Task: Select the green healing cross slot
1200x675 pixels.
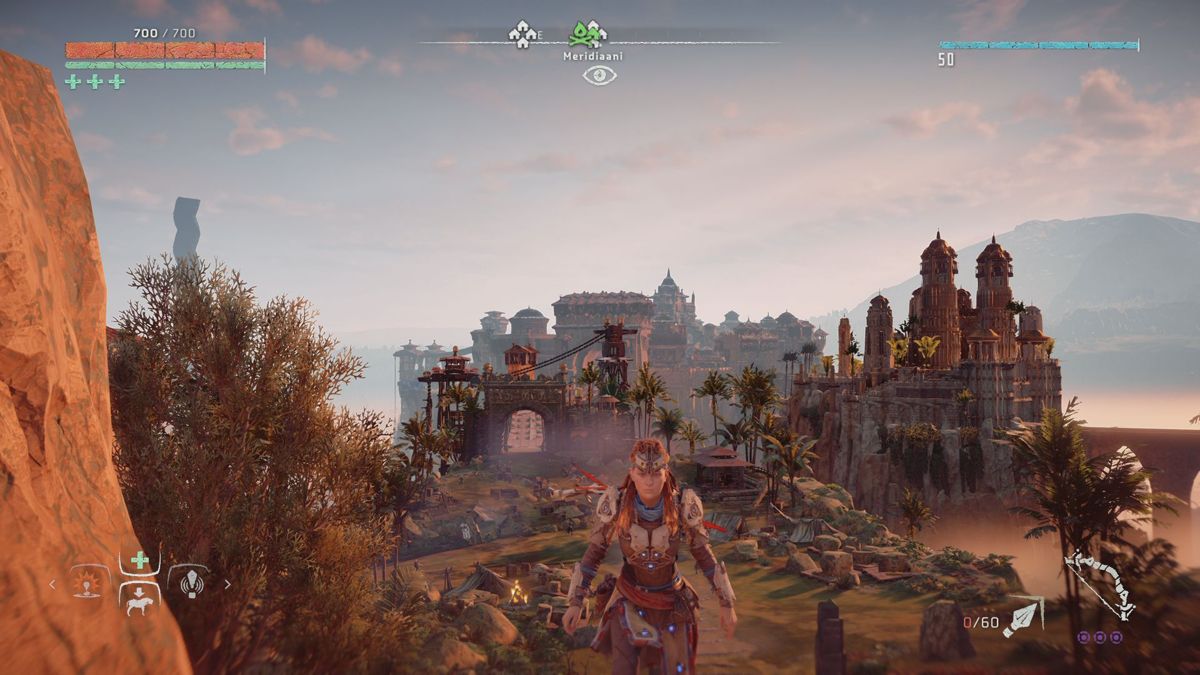Action: [140, 561]
